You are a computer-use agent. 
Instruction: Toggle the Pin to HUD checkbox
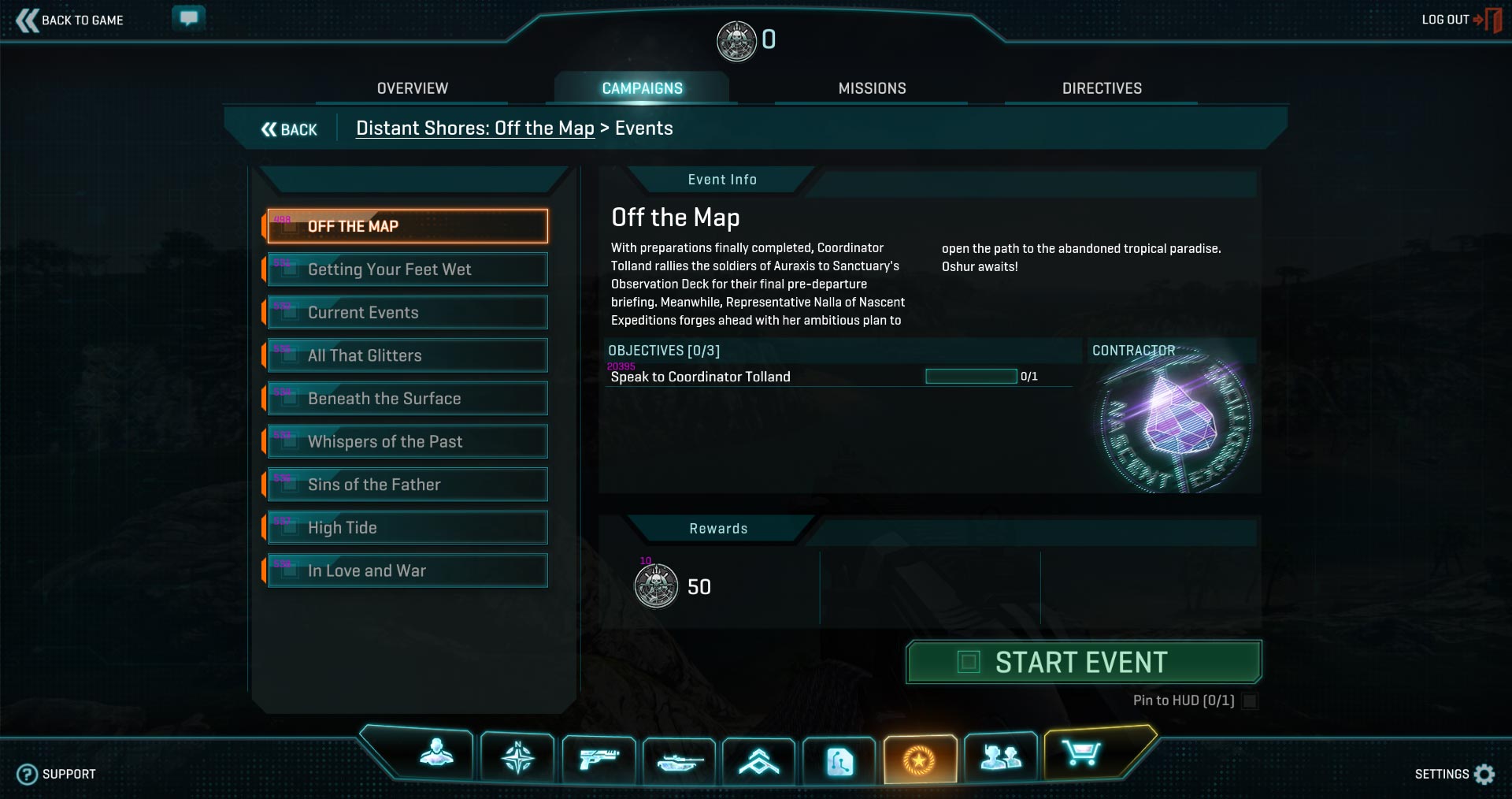[x=1249, y=701]
